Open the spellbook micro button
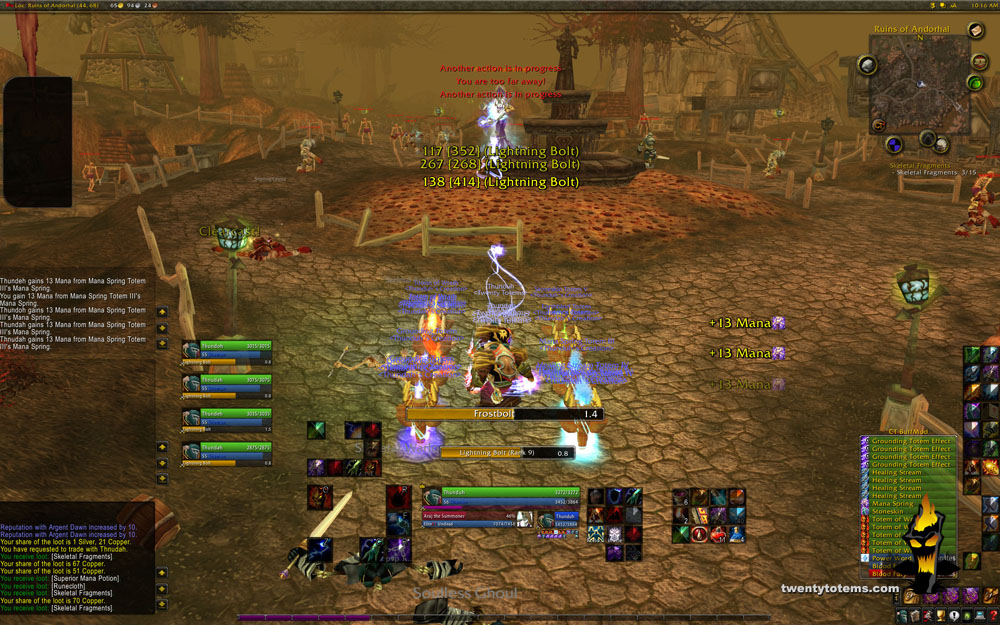This screenshot has height=625, width=1000. (915, 616)
